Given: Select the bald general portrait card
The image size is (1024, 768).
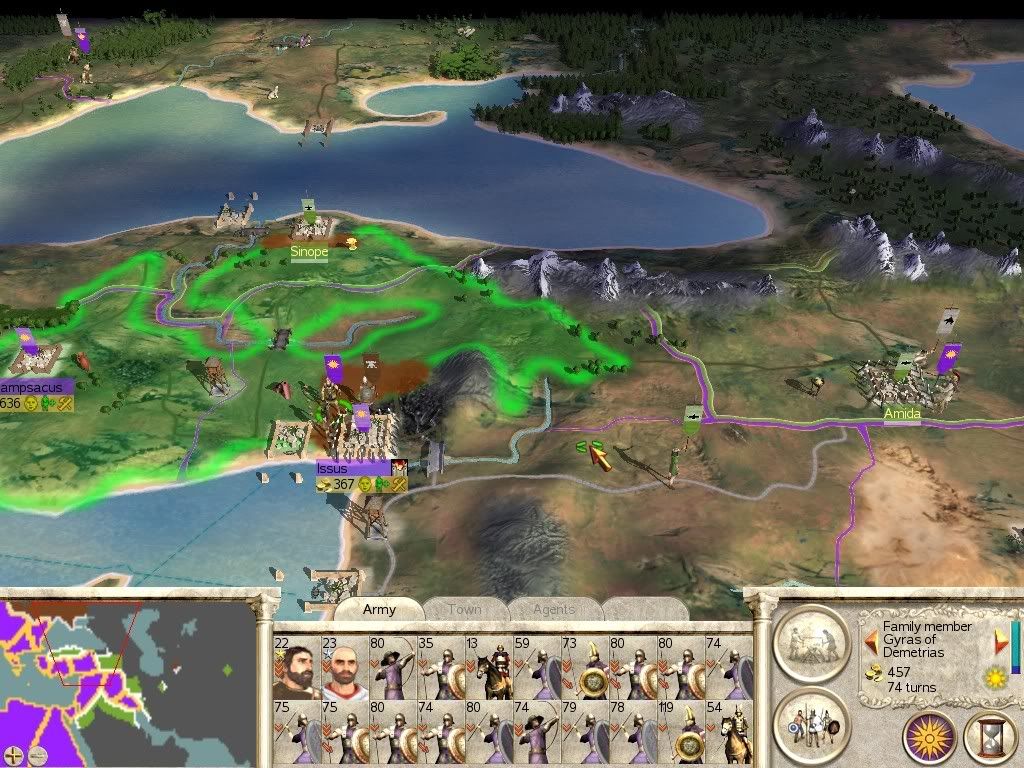Looking at the screenshot, I should coord(344,667).
